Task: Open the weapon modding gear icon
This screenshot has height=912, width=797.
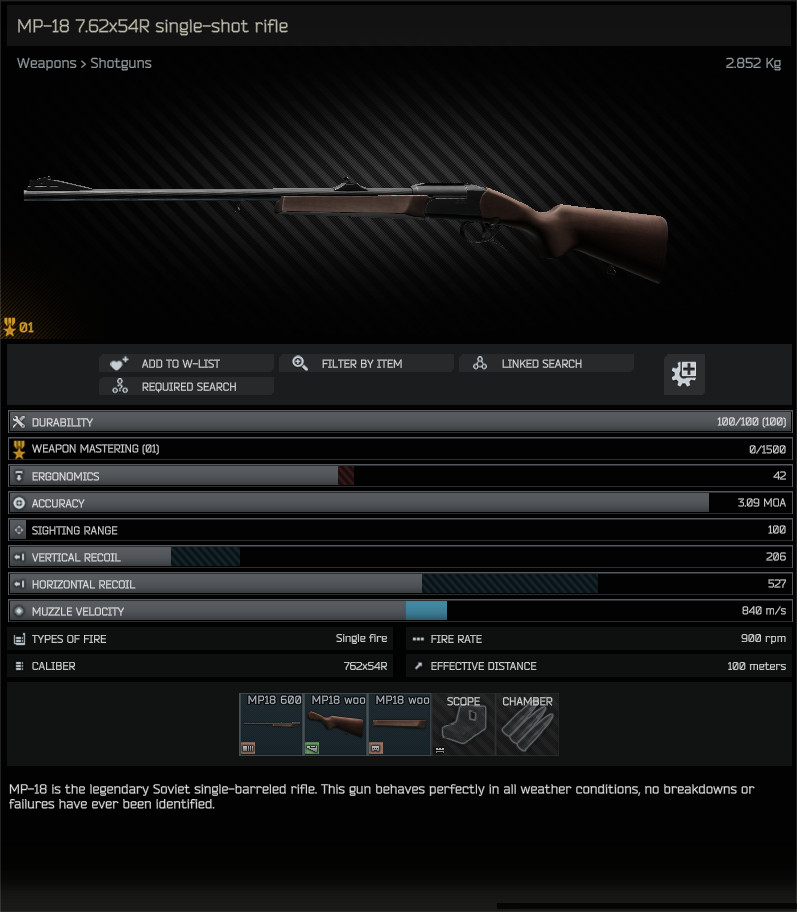Action: coord(685,374)
